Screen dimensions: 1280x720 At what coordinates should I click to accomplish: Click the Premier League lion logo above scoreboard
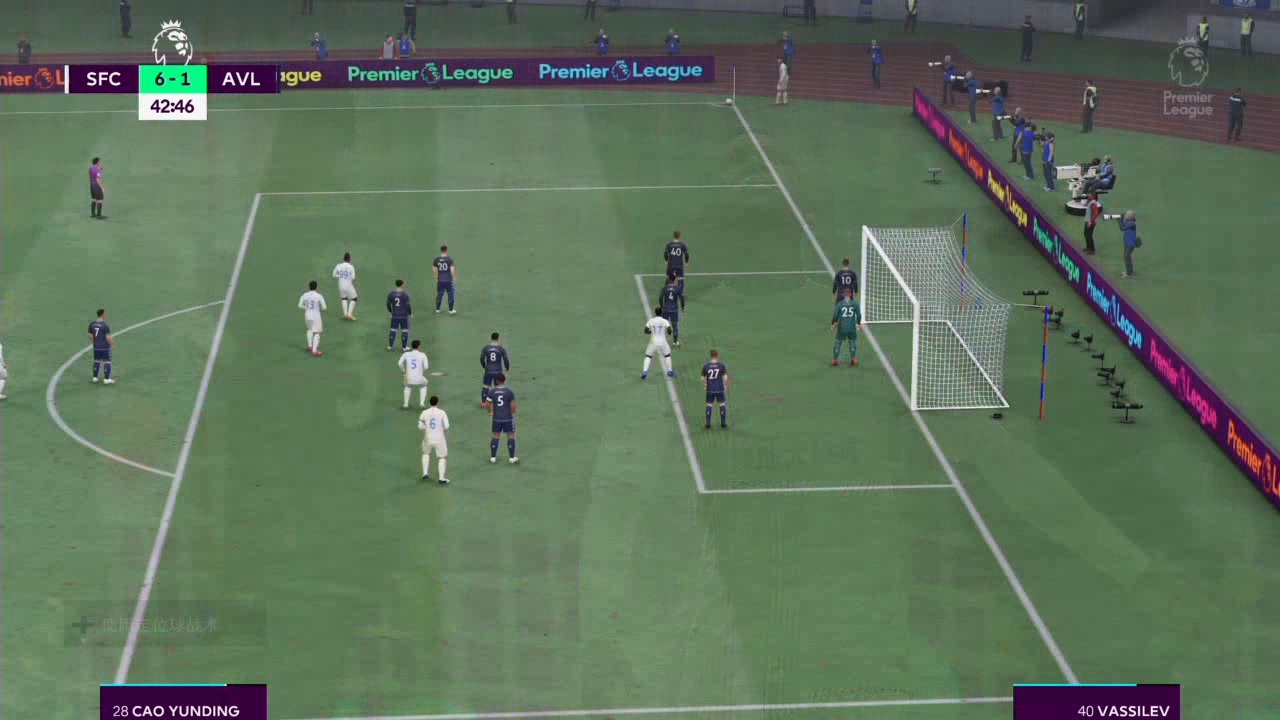[x=172, y=42]
